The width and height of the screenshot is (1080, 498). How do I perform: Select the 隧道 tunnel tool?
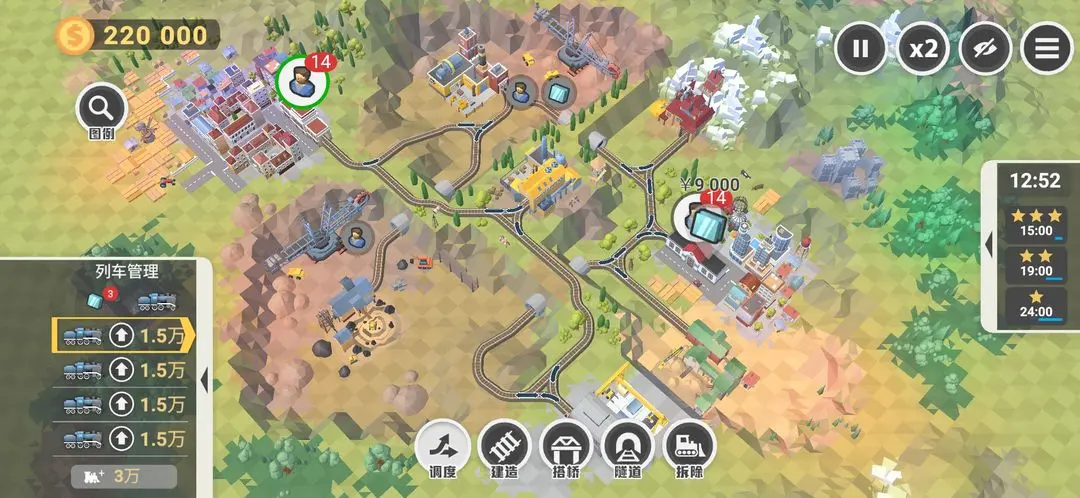[x=628, y=447]
